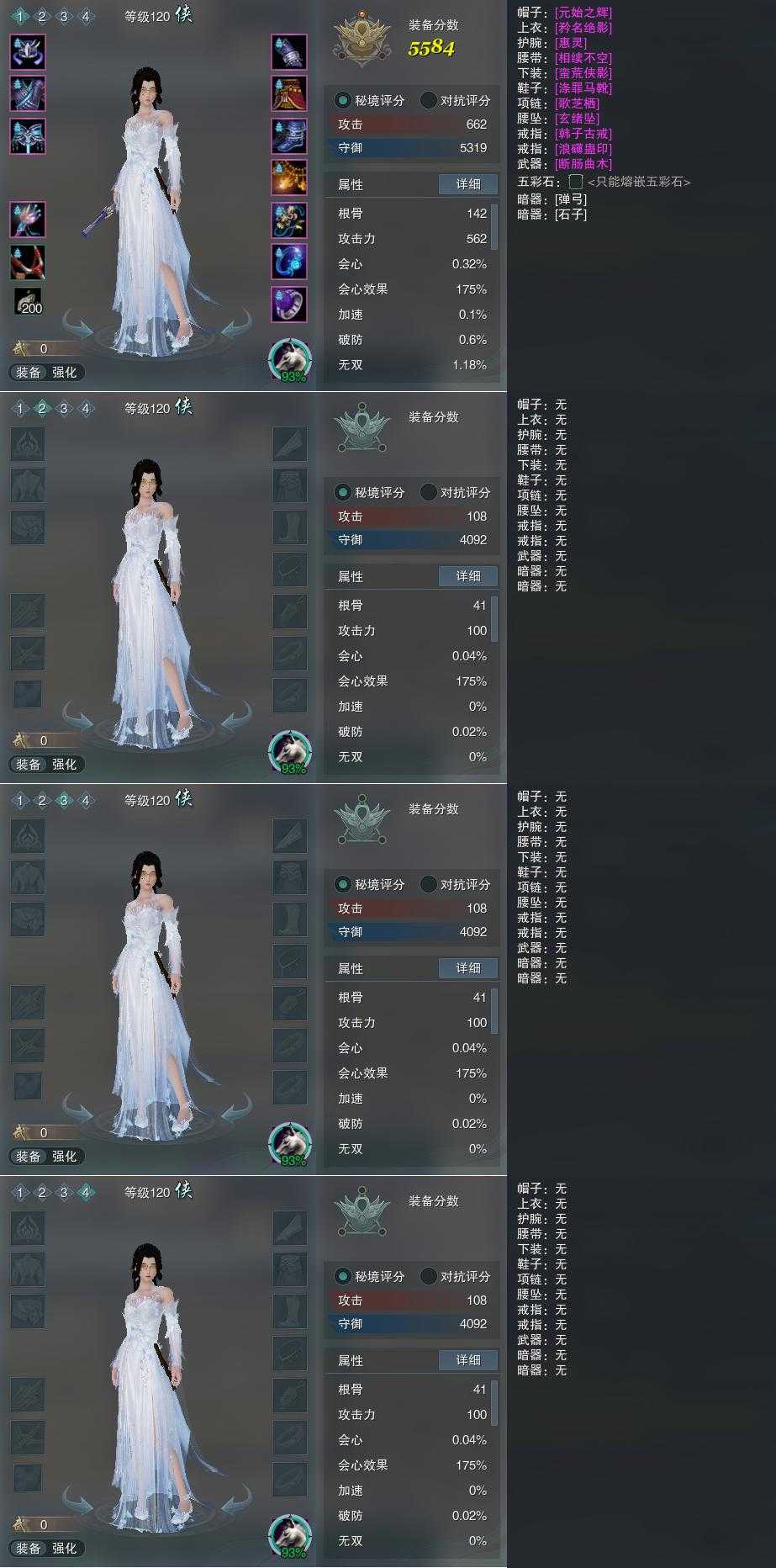Image resolution: width=776 pixels, height=1568 pixels.
Task: Open the [矜名绝影] upper garment link
Action: click(583, 28)
